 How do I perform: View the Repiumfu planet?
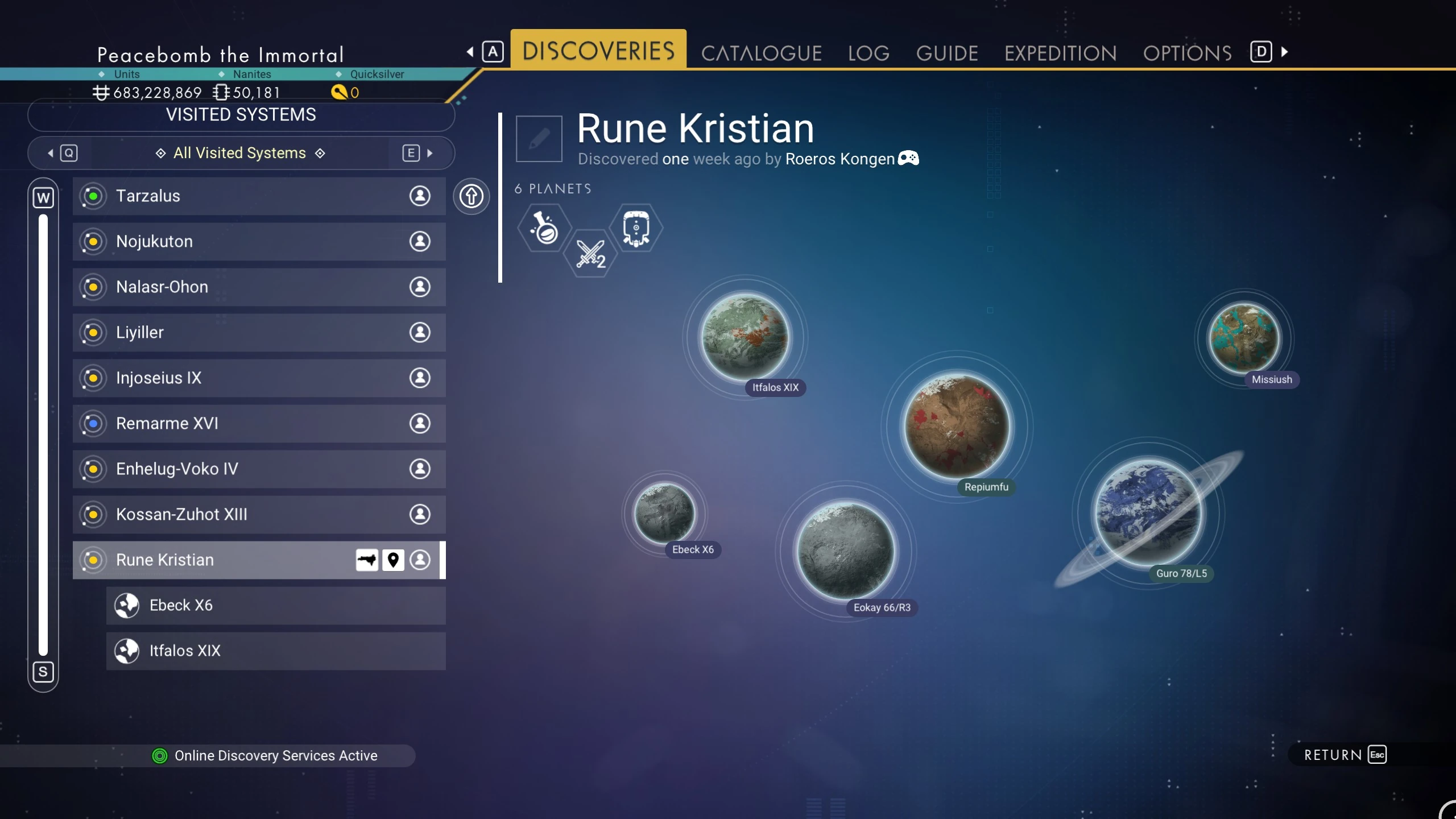[958, 427]
